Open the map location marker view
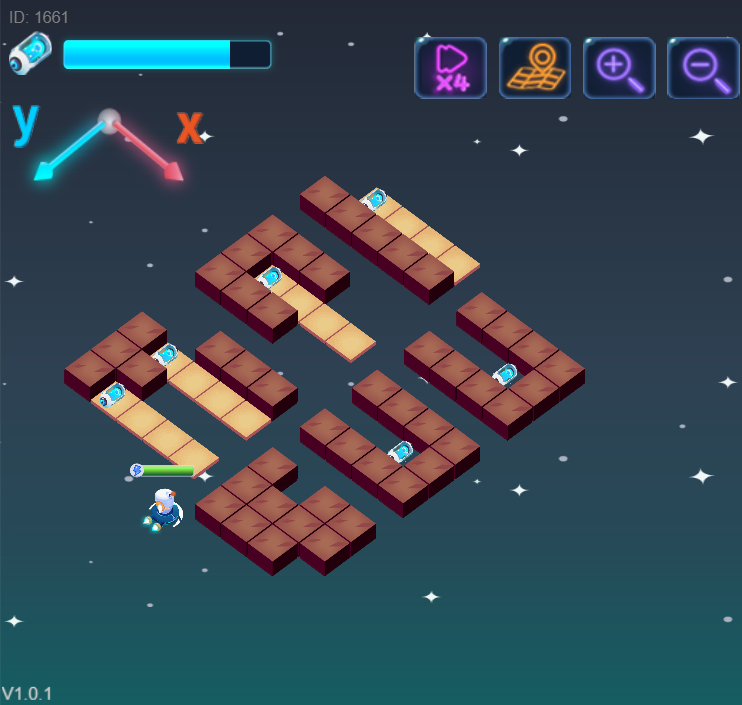The width and height of the screenshot is (742, 705). pyautogui.click(x=535, y=68)
